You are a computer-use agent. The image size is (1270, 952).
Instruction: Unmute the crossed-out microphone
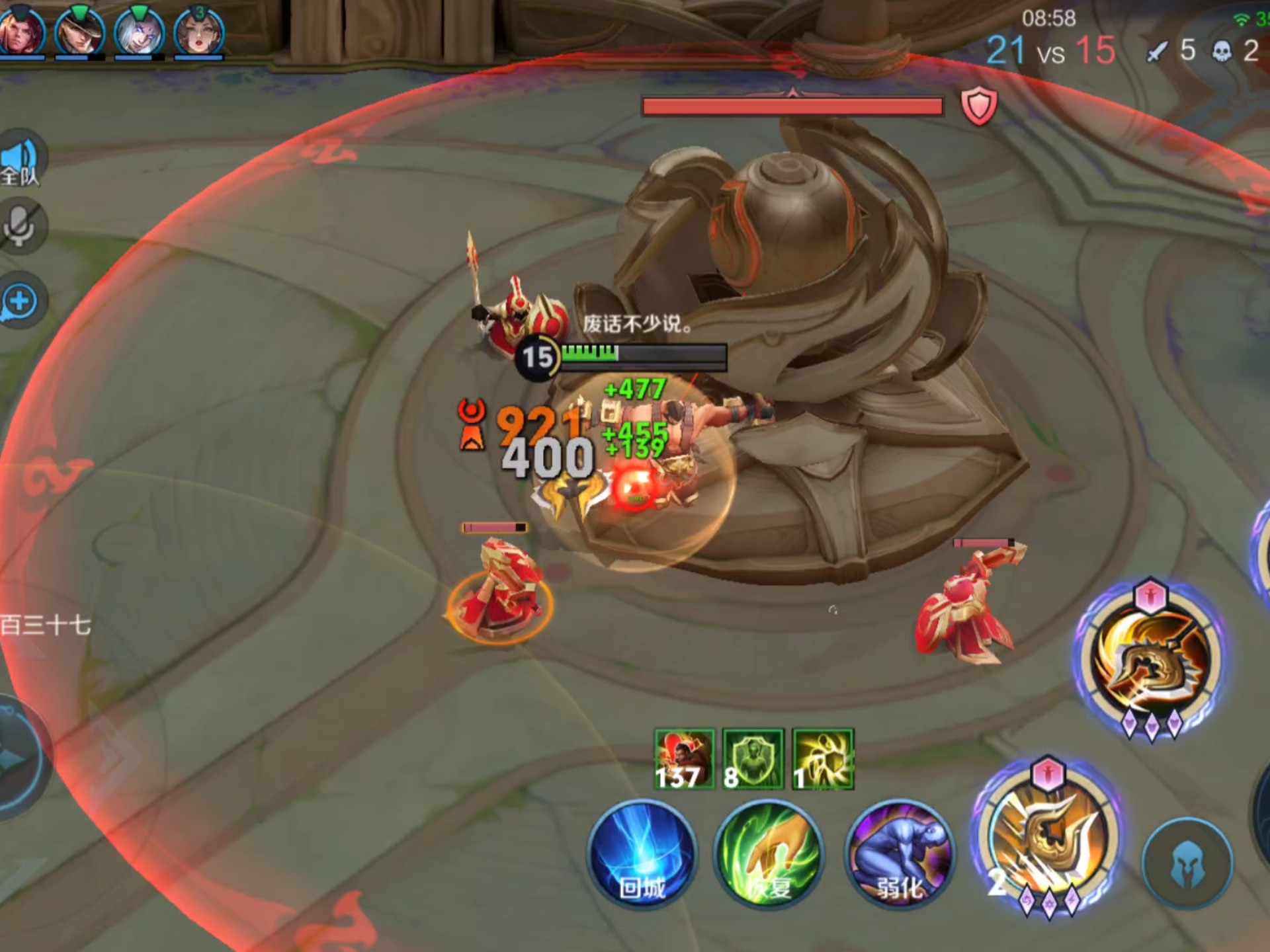click(21, 226)
